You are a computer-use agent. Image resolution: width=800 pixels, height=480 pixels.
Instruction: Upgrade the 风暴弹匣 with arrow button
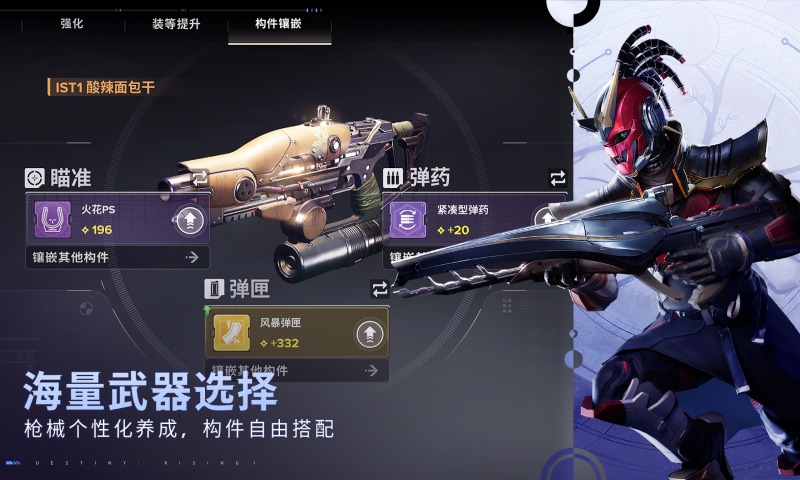click(370, 332)
